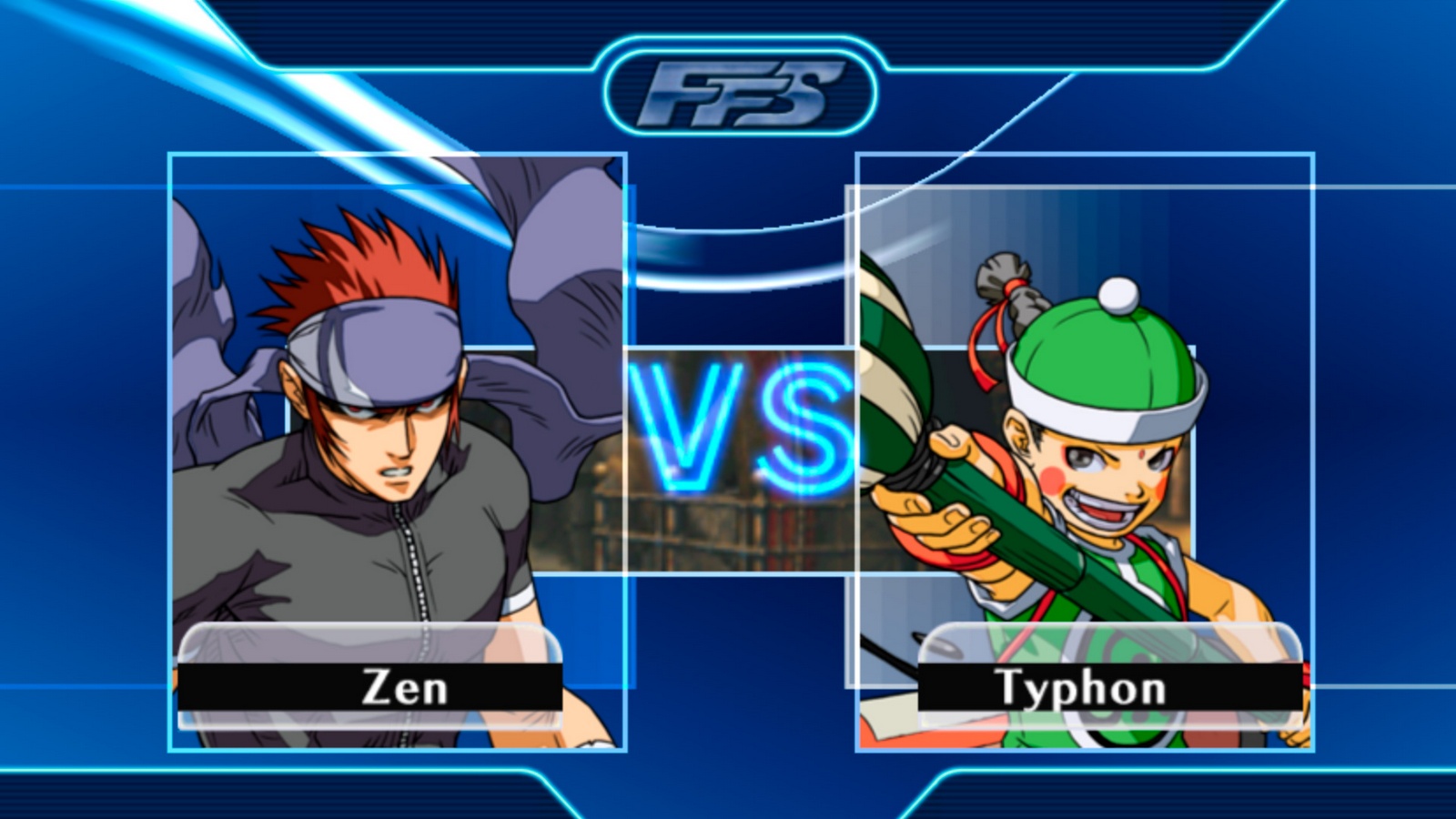Click the Zen name plate
The image size is (1456, 819).
click(x=369, y=687)
